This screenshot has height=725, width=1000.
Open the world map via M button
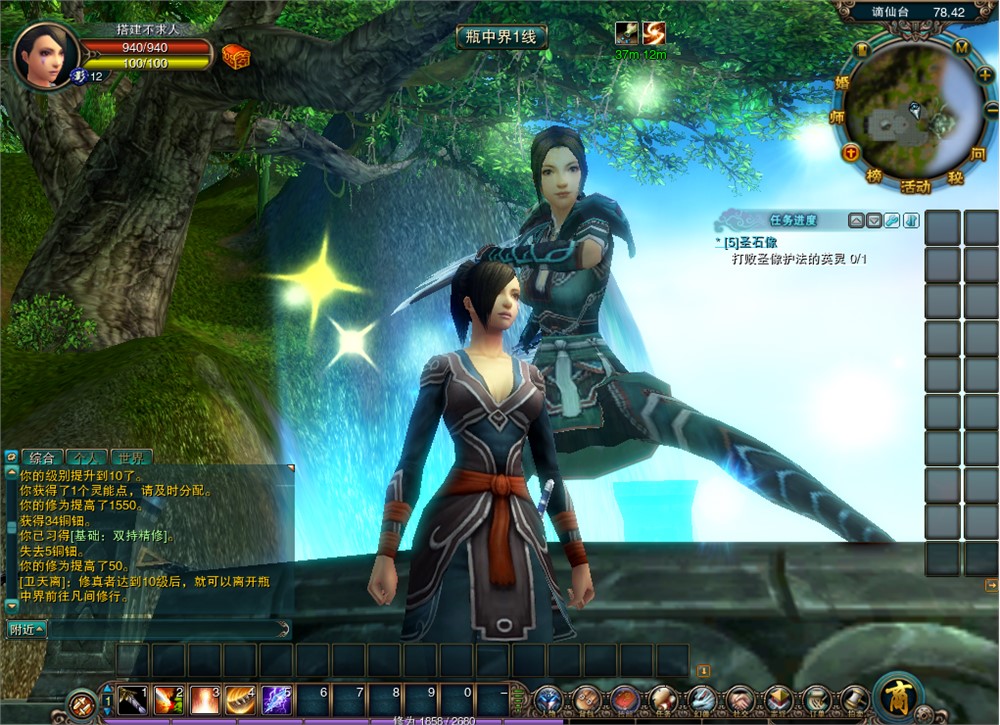(x=962, y=48)
